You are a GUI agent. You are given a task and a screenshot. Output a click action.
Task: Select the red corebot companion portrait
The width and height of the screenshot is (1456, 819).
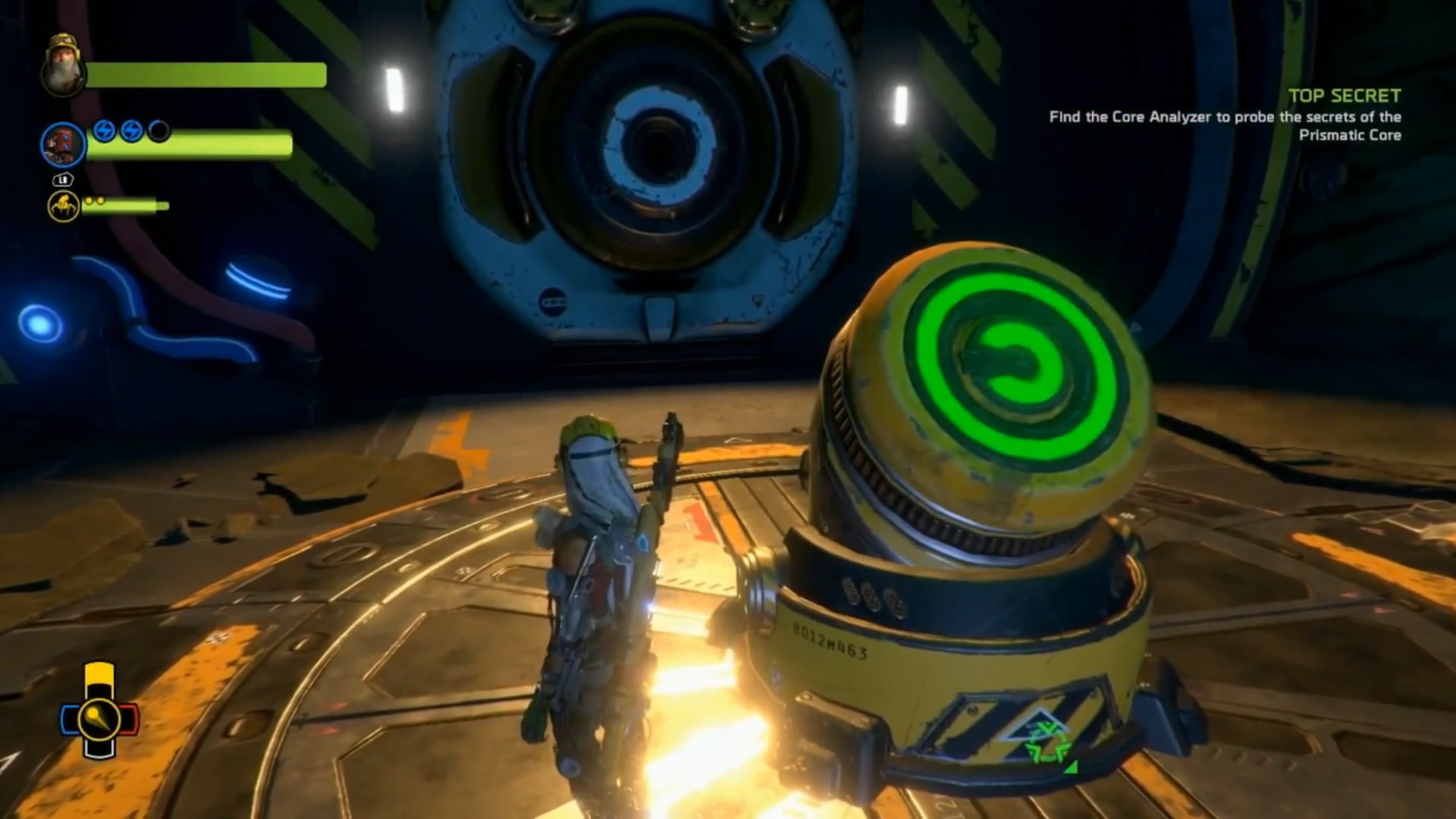pos(62,144)
